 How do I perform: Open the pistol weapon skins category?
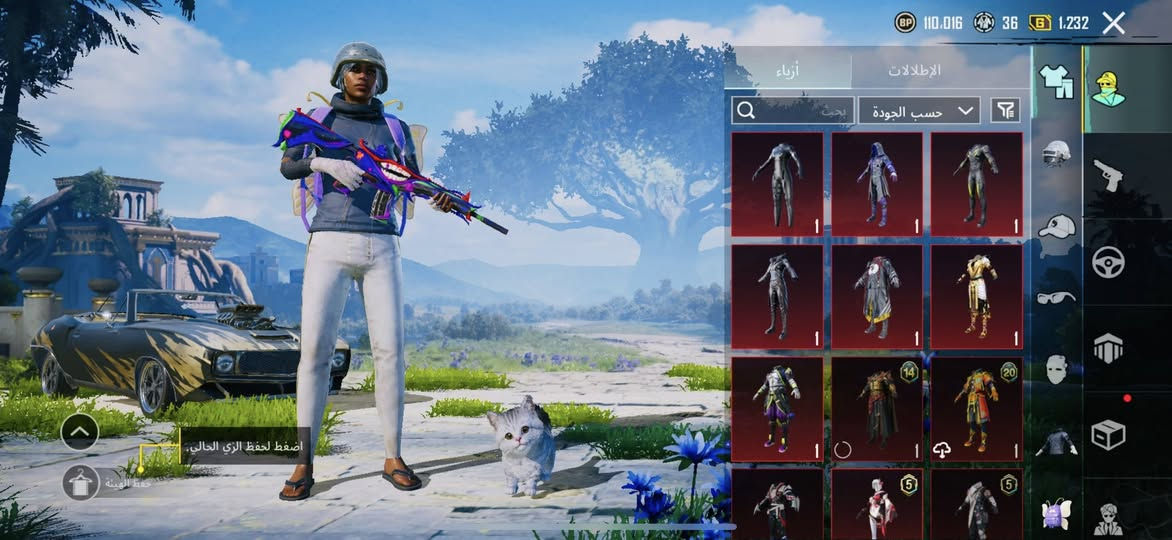click(1108, 175)
